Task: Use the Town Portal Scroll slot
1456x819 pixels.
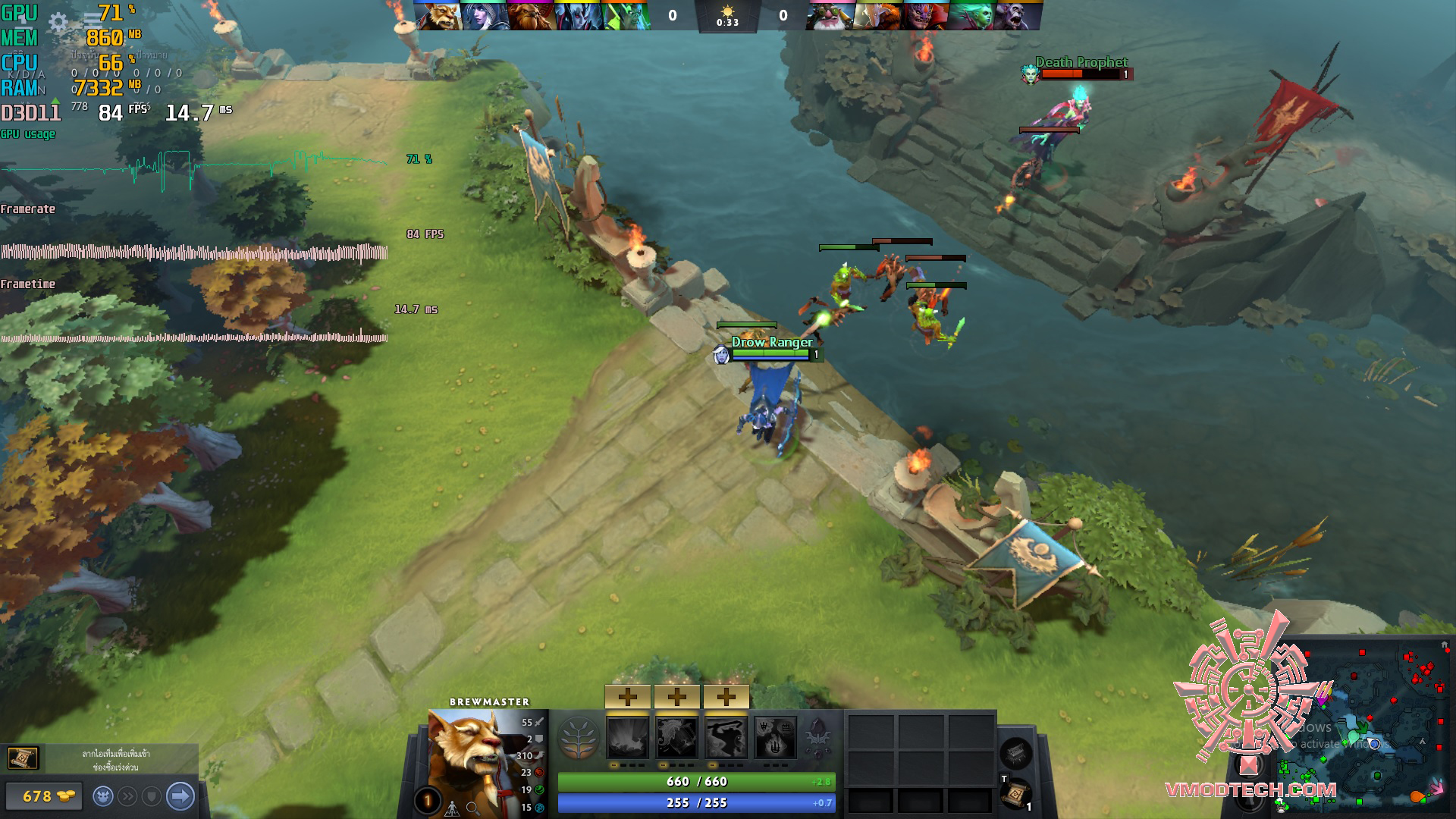Action: point(1016,794)
